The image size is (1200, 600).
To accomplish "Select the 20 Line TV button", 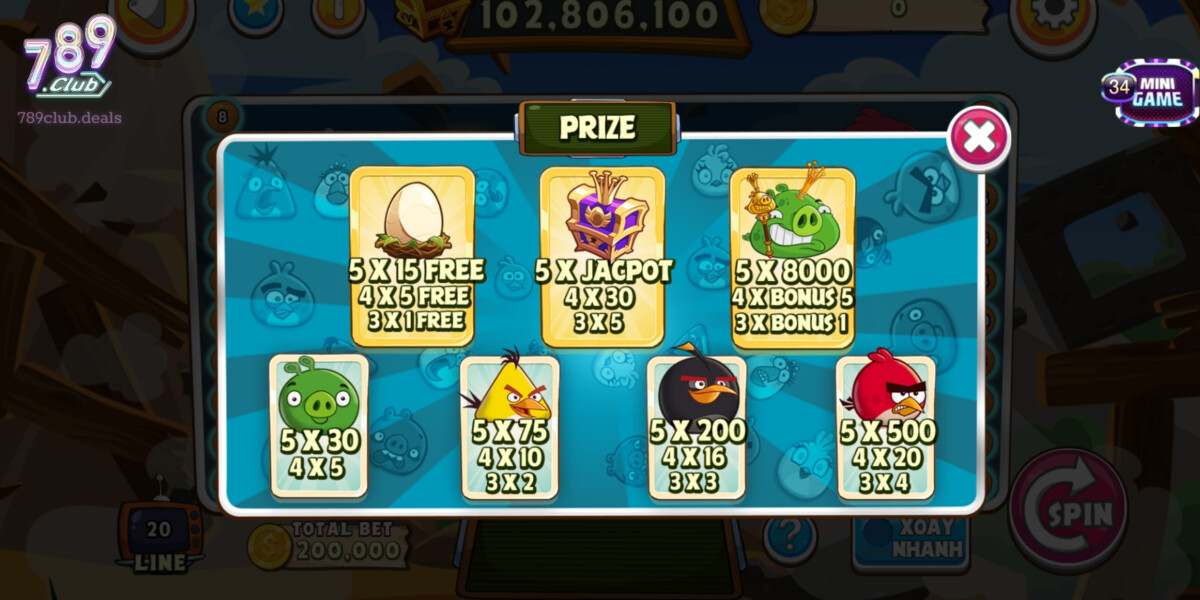I will click(159, 538).
